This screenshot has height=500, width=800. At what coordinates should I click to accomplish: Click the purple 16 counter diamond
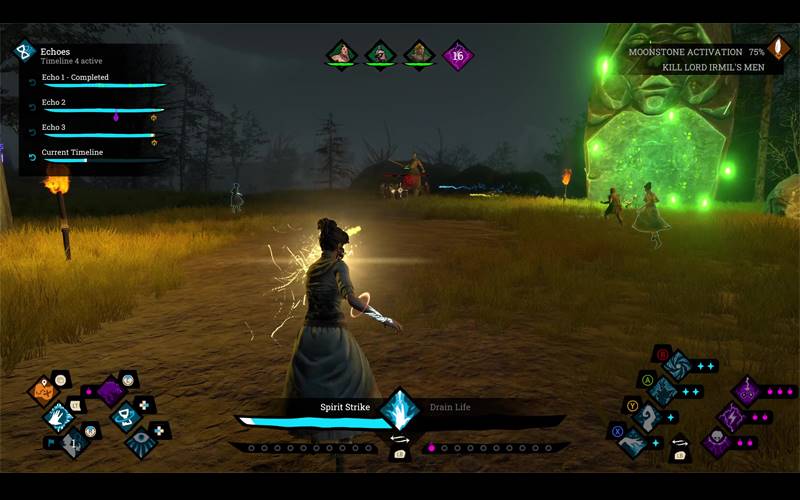[459, 55]
